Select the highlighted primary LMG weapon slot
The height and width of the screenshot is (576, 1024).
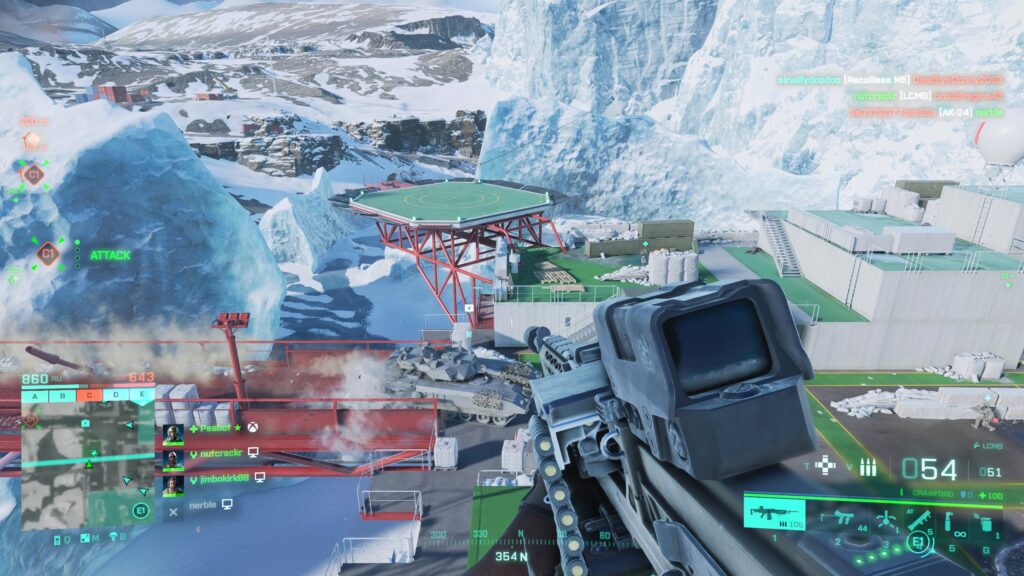tap(774, 514)
